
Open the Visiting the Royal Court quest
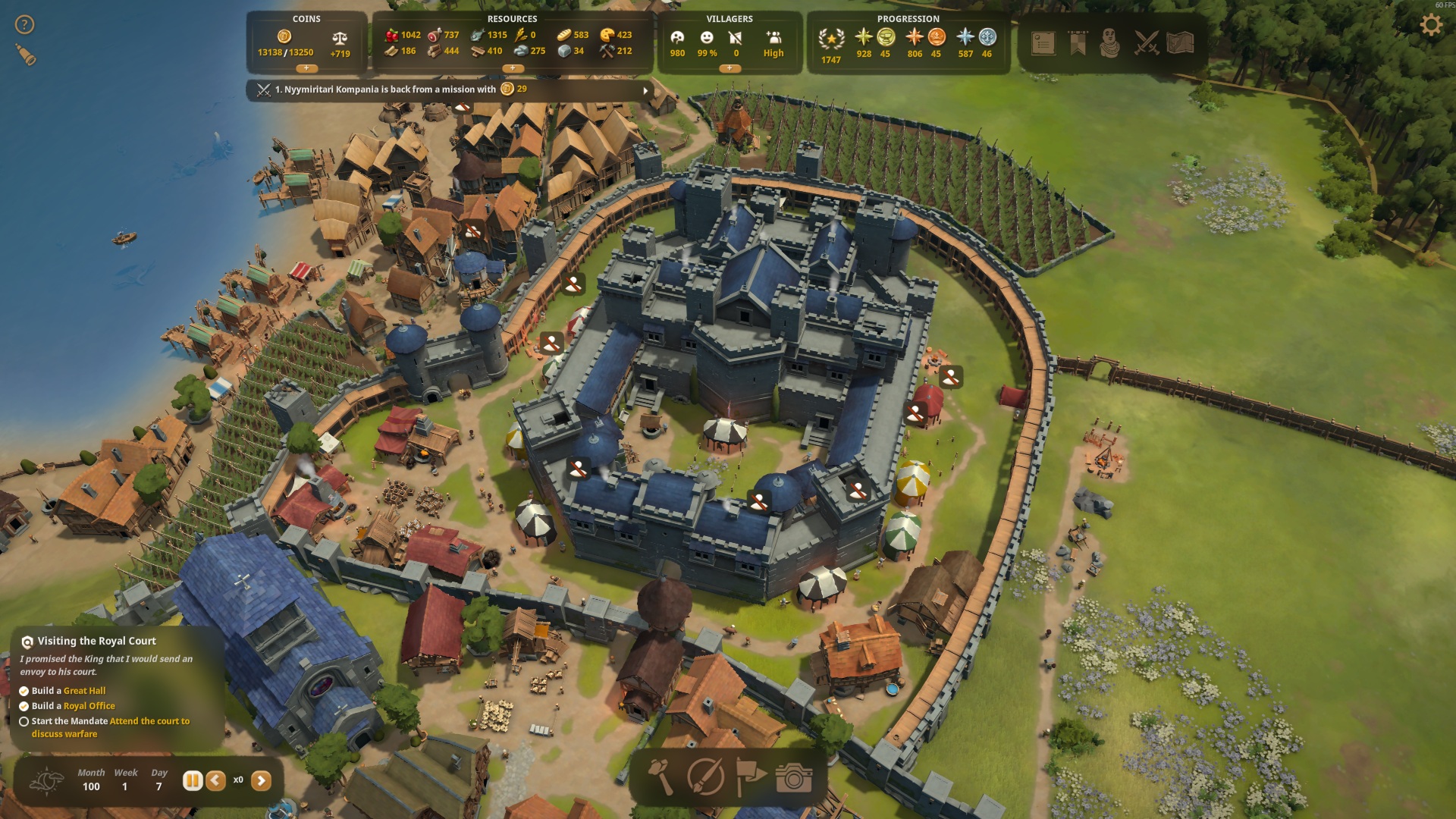pos(96,641)
